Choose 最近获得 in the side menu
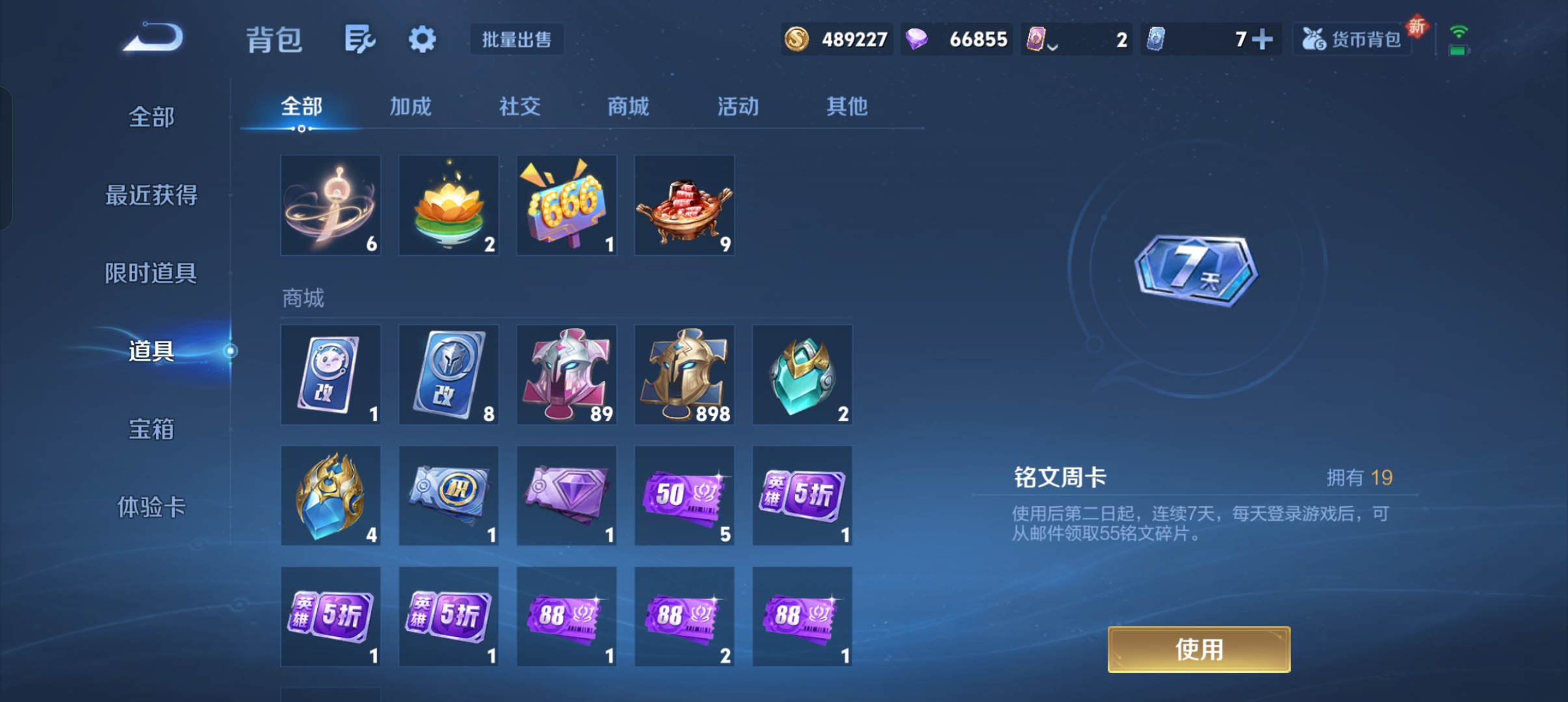 click(151, 195)
